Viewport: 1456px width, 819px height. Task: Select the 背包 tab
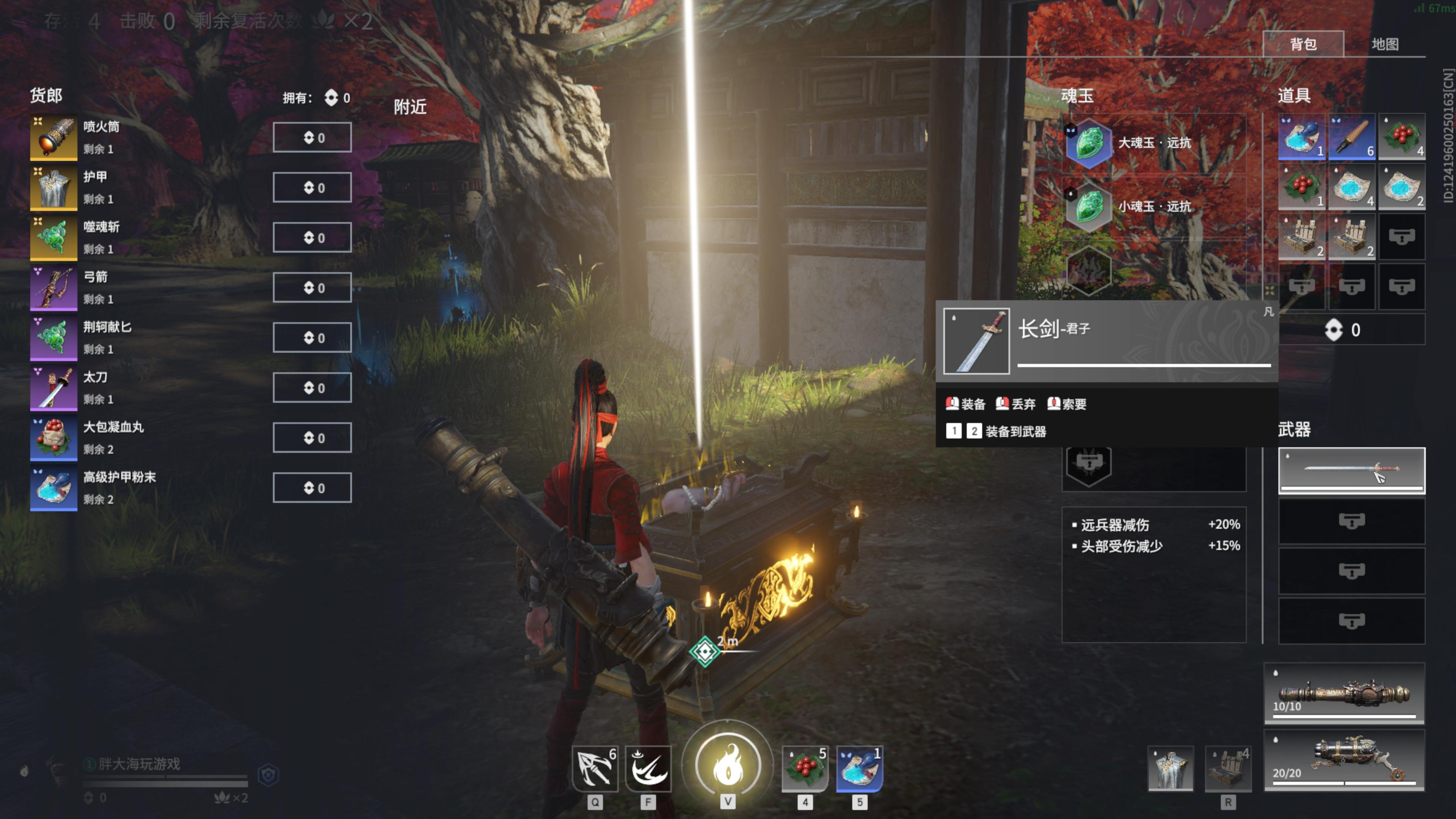(x=1303, y=44)
